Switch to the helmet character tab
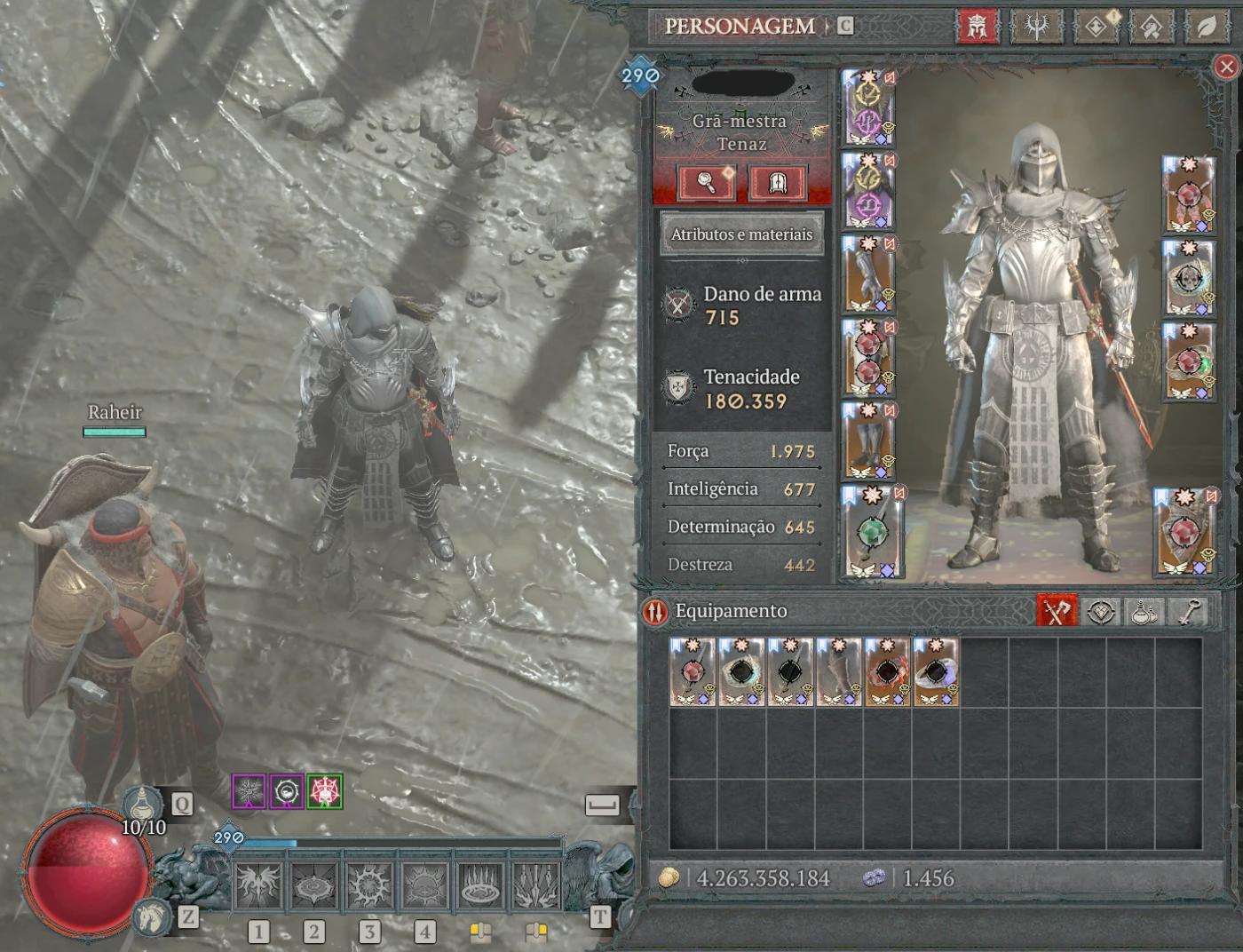Screen dimensions: 1243x952 (x=978, y=27)
